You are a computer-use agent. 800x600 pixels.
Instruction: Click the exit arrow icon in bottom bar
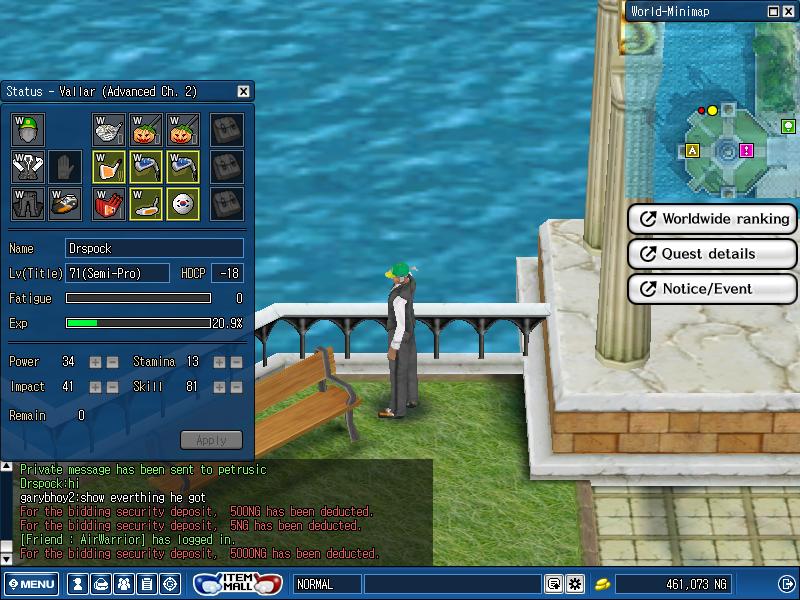(x=786, y=584)
